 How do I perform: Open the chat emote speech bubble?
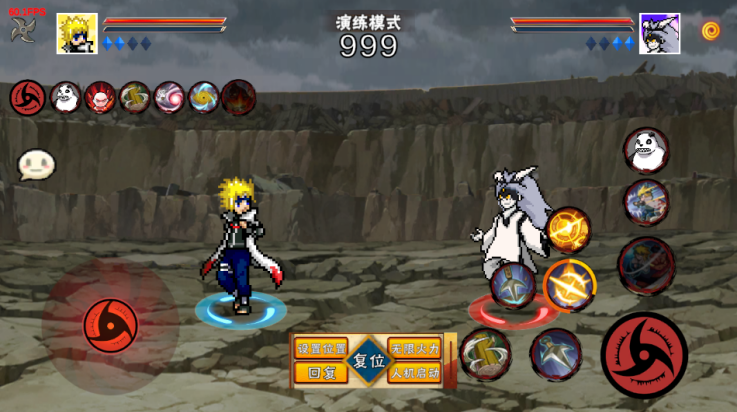pos(36,165)
